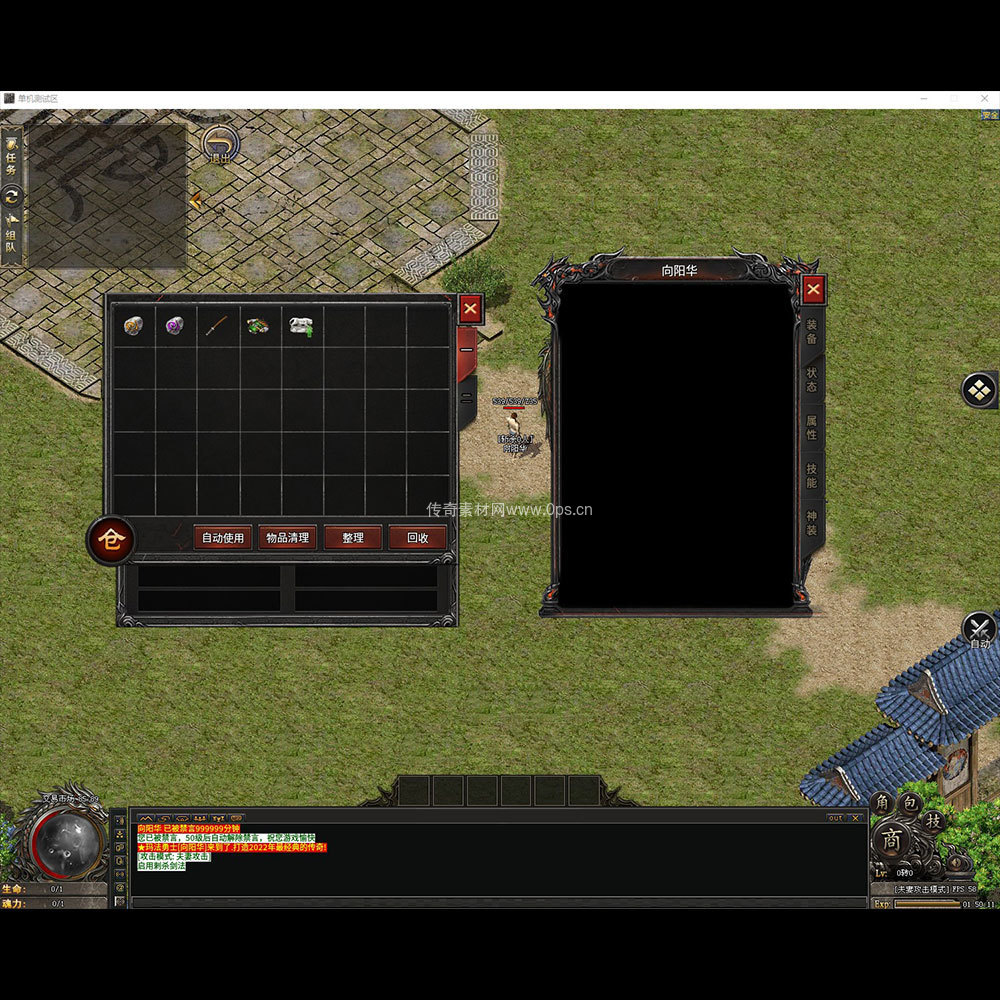
Task: Switch to the 状态 status tab
Action: [x=812, y=380]
